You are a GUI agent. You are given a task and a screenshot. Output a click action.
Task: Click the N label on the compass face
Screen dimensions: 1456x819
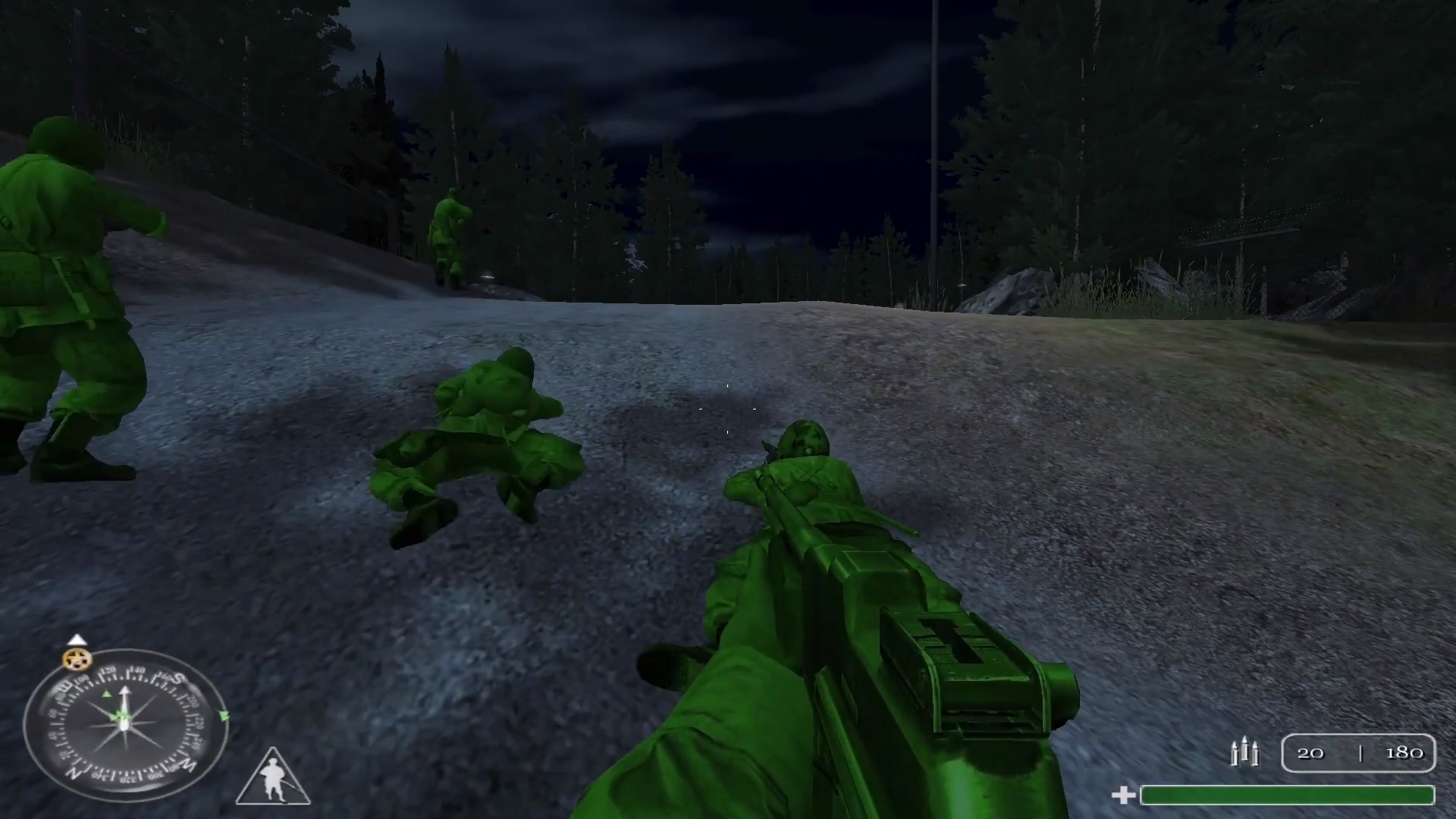point(75,771)
